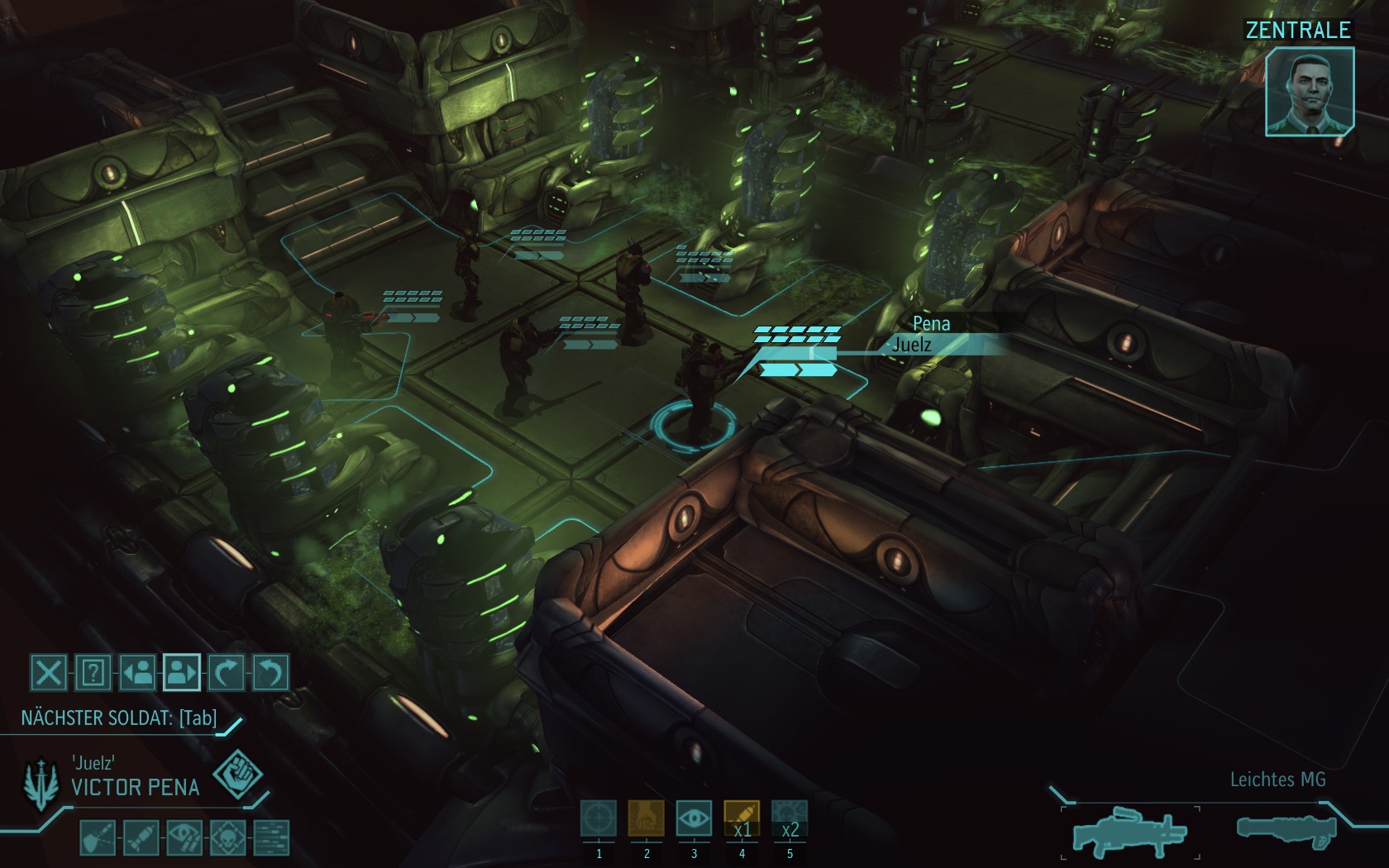Activate the yellow hand ability in slot 2
The image size is (1389, 868).
pos(647,819)
